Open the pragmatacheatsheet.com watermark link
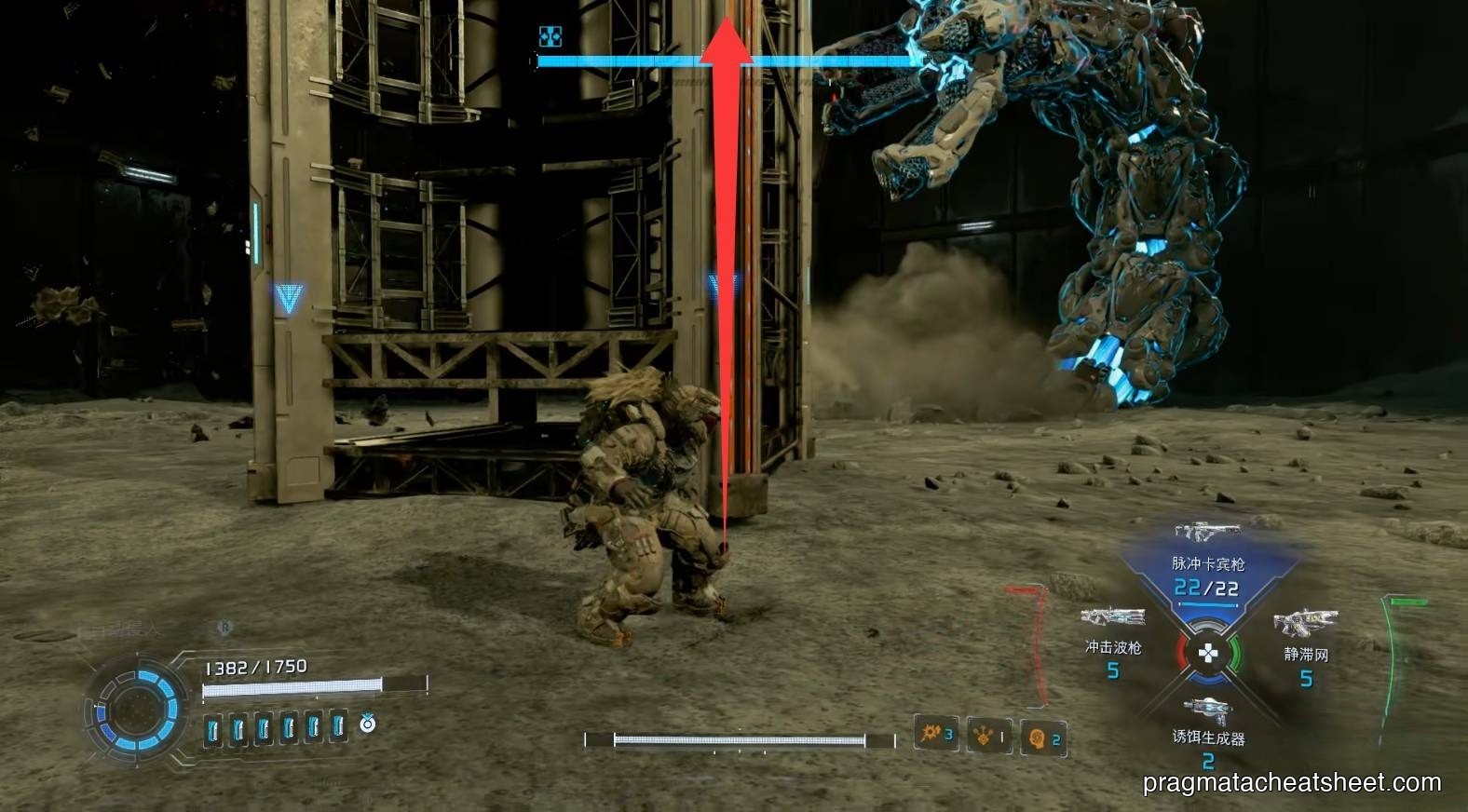Screen dimensions: 1468x812 pos(1288,782)
